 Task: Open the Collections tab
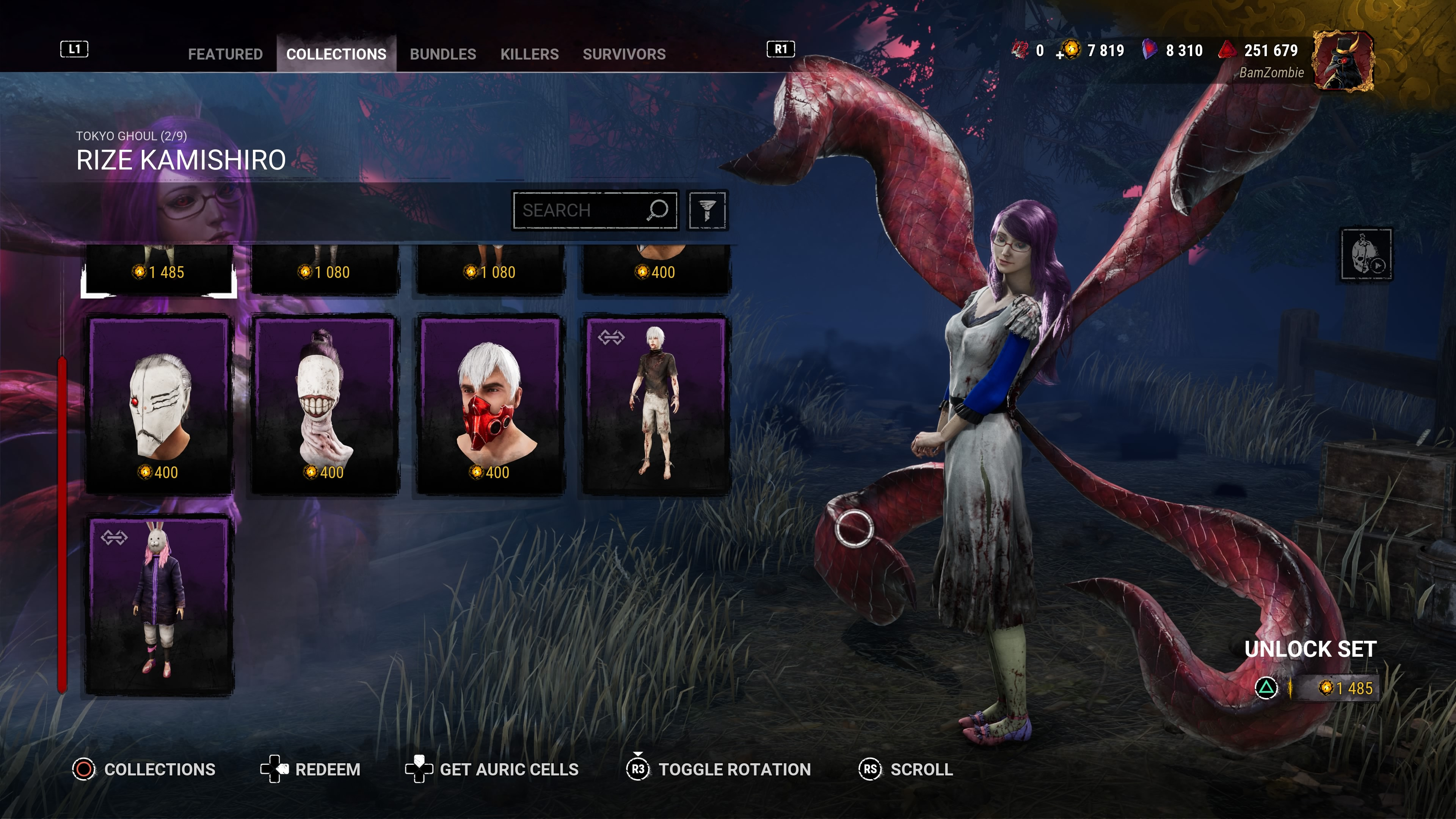pyautogui.click(x=336, y=54)
